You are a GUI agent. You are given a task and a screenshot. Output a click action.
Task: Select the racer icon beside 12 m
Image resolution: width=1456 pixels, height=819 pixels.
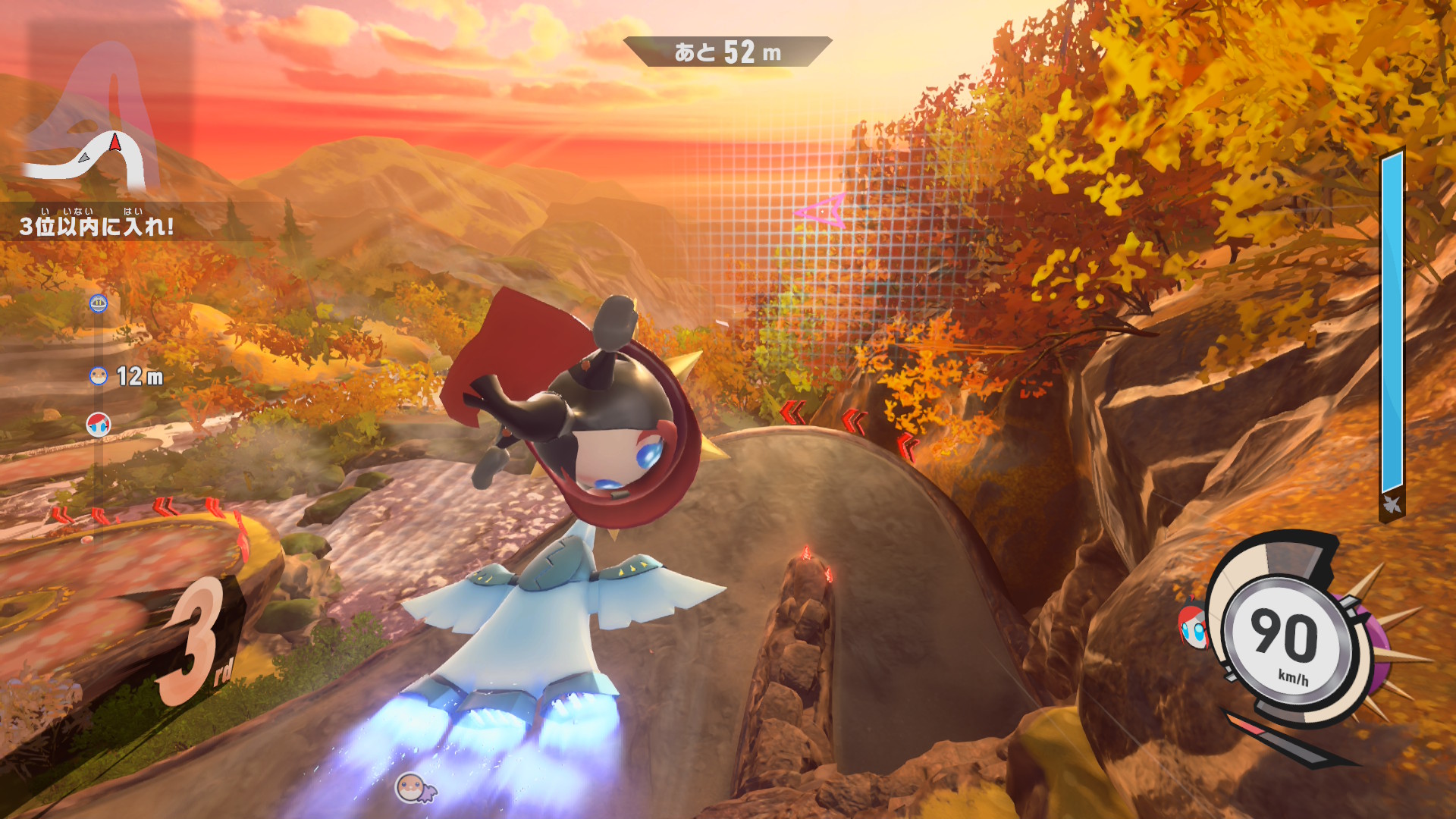[99, 375]
